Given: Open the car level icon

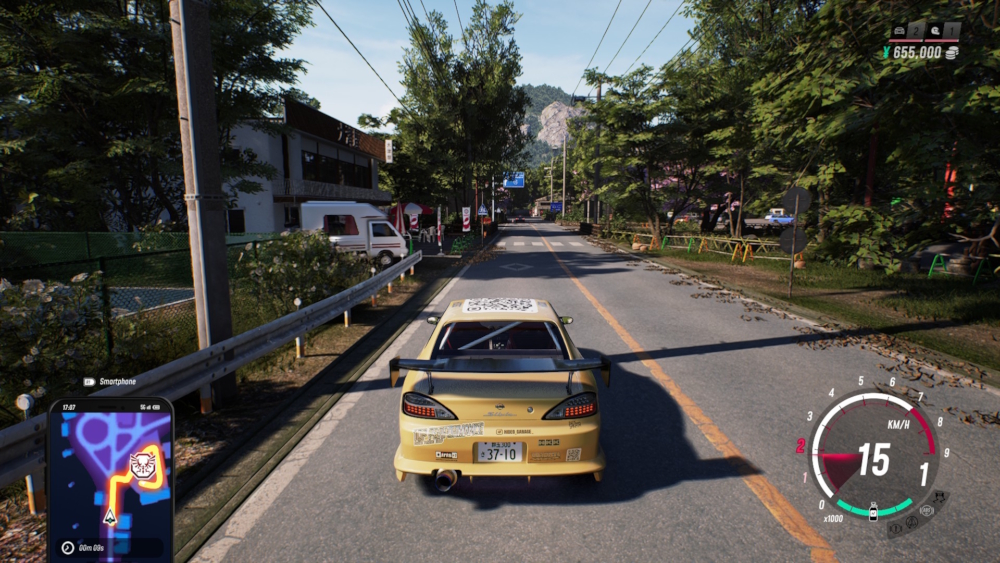Looking at the screenshot, I should click(x=899, y=31).
